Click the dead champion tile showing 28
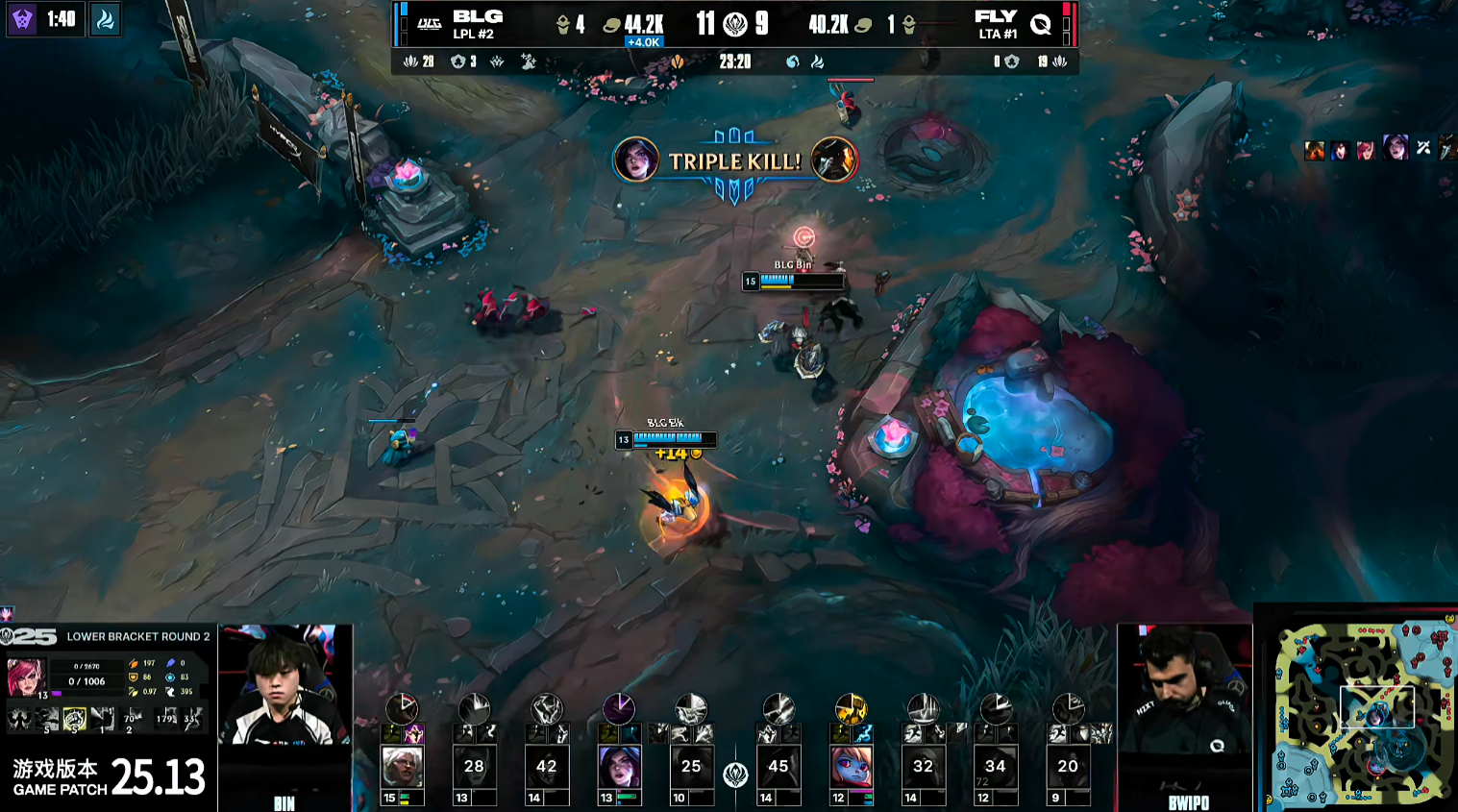The height and width of the screenshot is (812, 1458). [474, 767]
